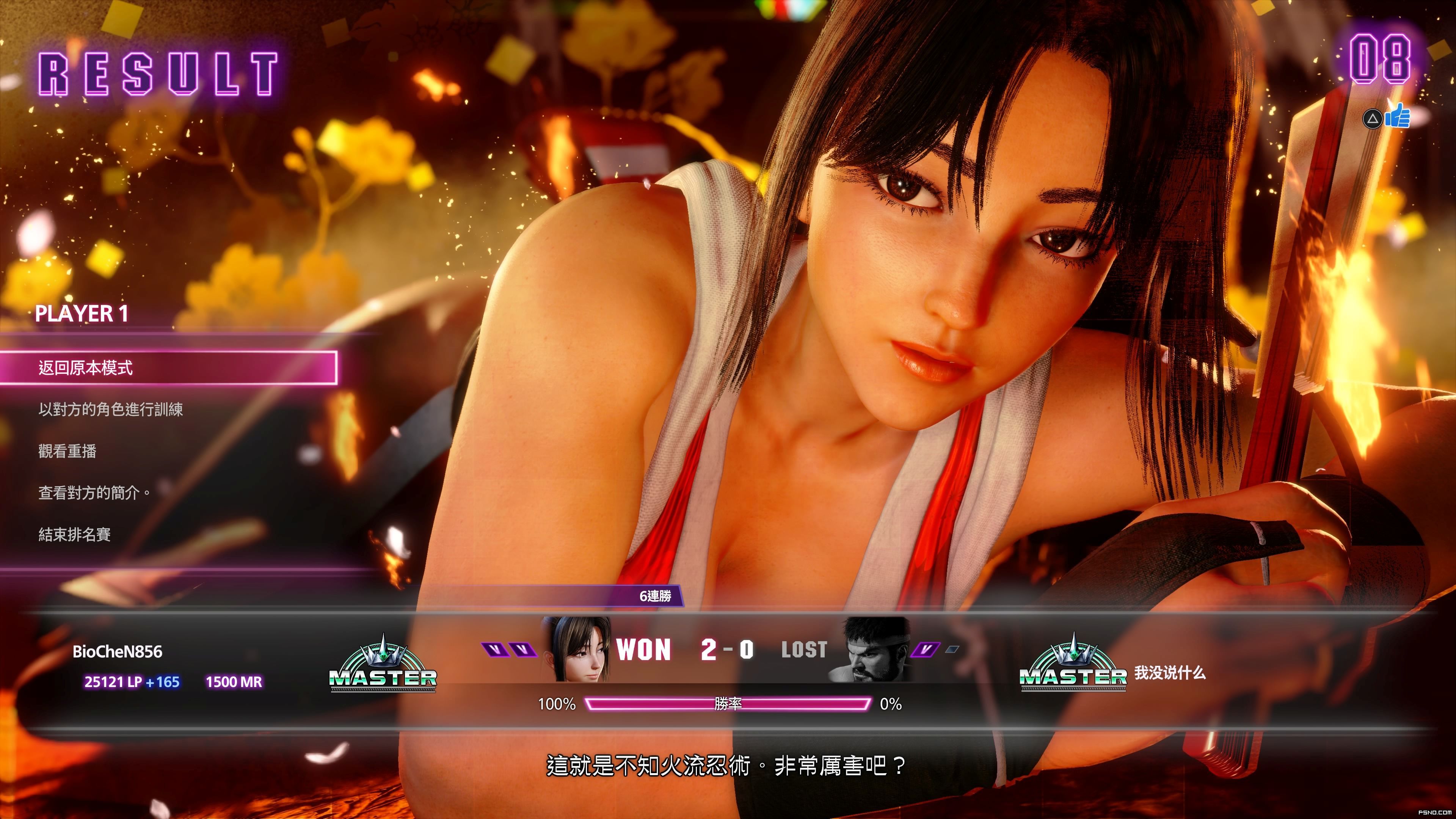Select 返回原本模式 menu option
Screen dimensions: 1456x819
[x=168, y=368]
